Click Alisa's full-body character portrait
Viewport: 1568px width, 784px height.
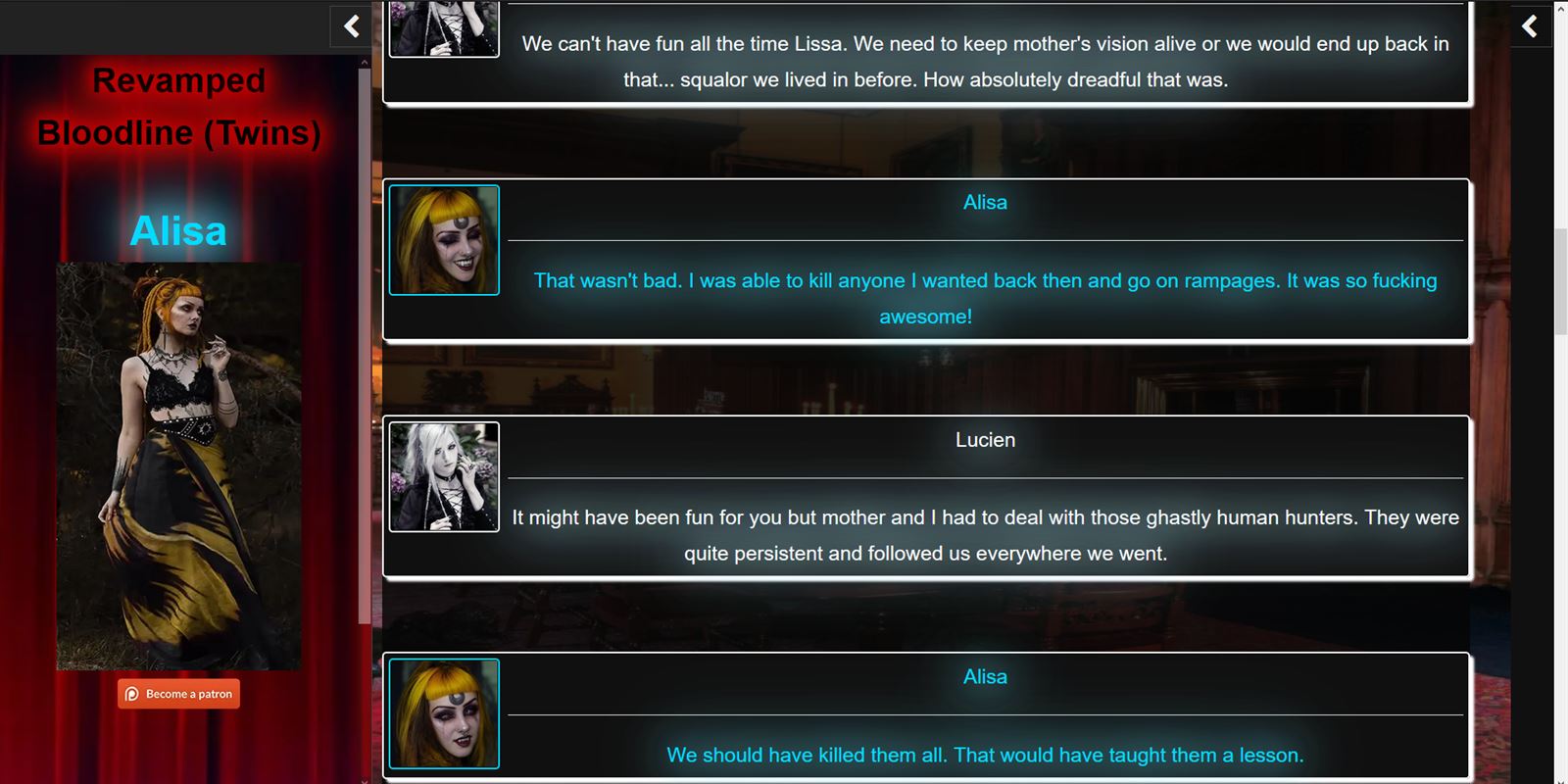[178, 465]
